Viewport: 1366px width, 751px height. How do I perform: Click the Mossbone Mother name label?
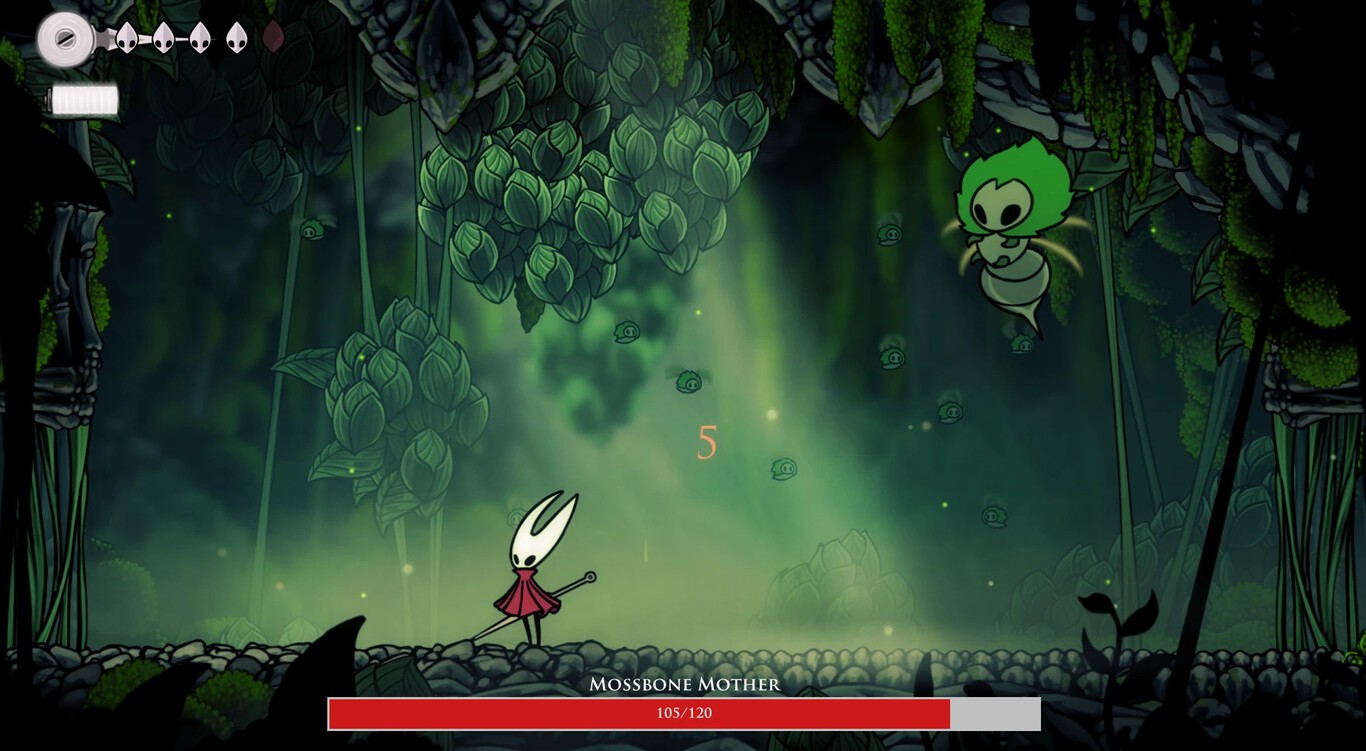click(683, 685)
